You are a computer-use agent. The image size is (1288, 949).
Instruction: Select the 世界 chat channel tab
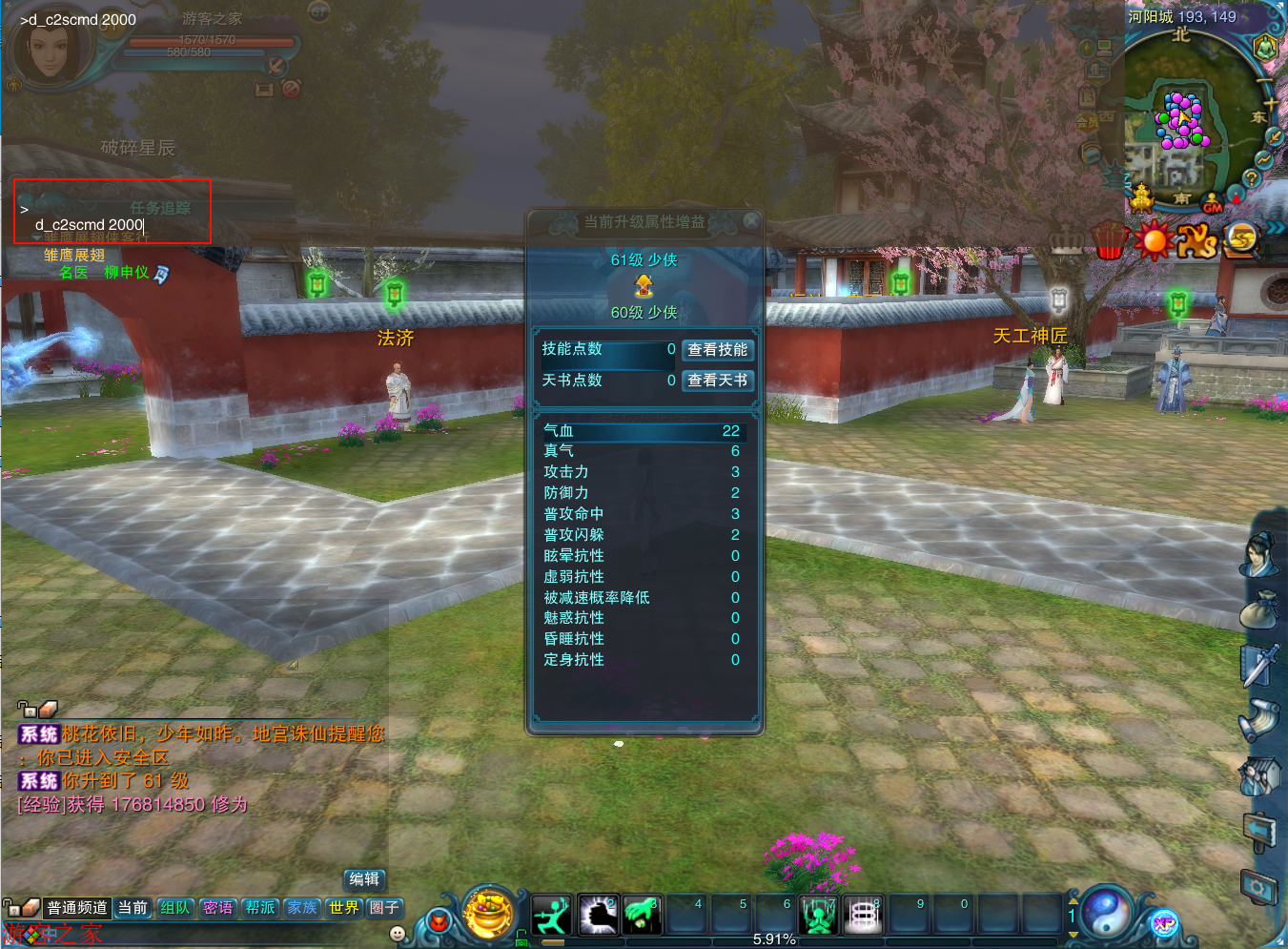point(344,908)
